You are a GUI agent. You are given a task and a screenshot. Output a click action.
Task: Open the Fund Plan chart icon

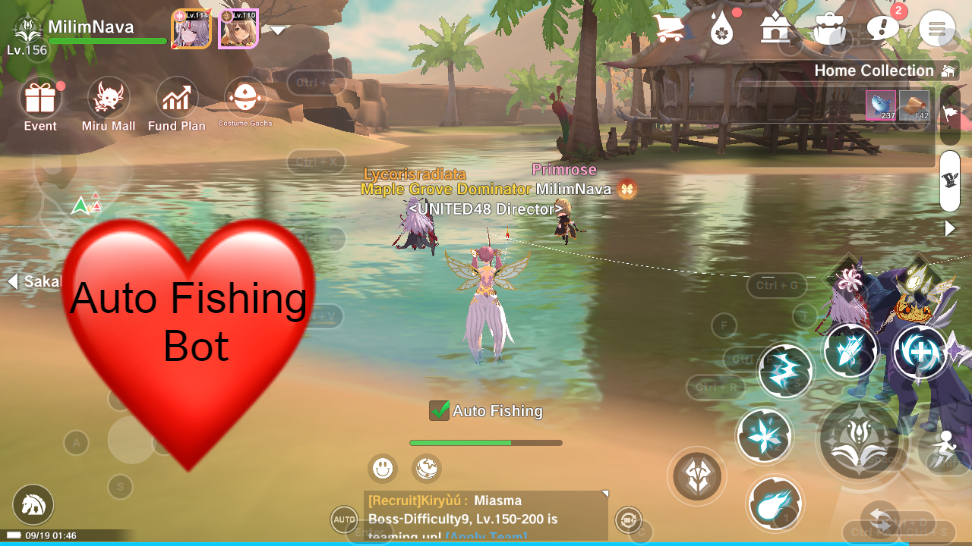click(177, 98)
